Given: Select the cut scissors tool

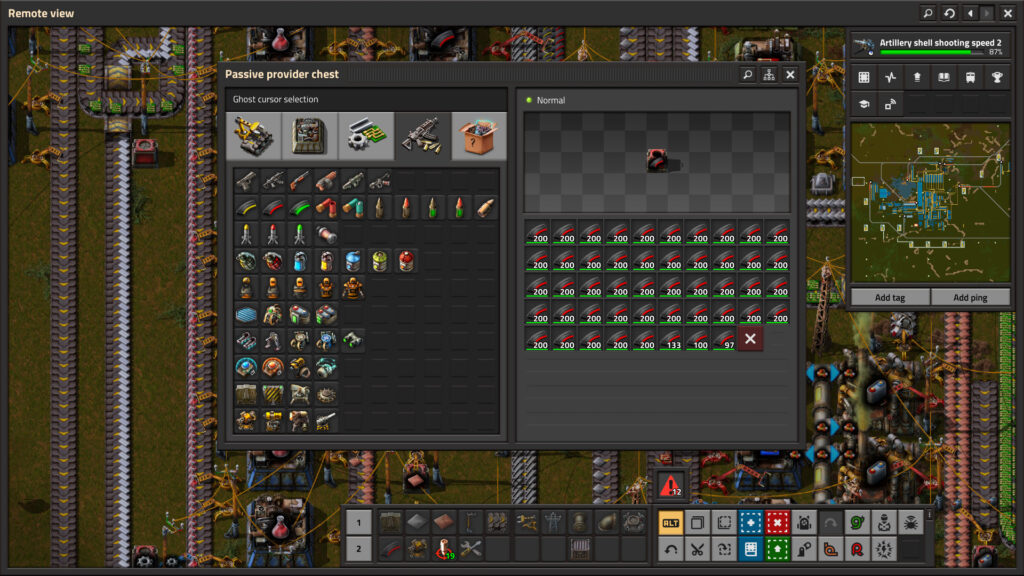Looking at the screenshot, I should click(x=697, y=548).
